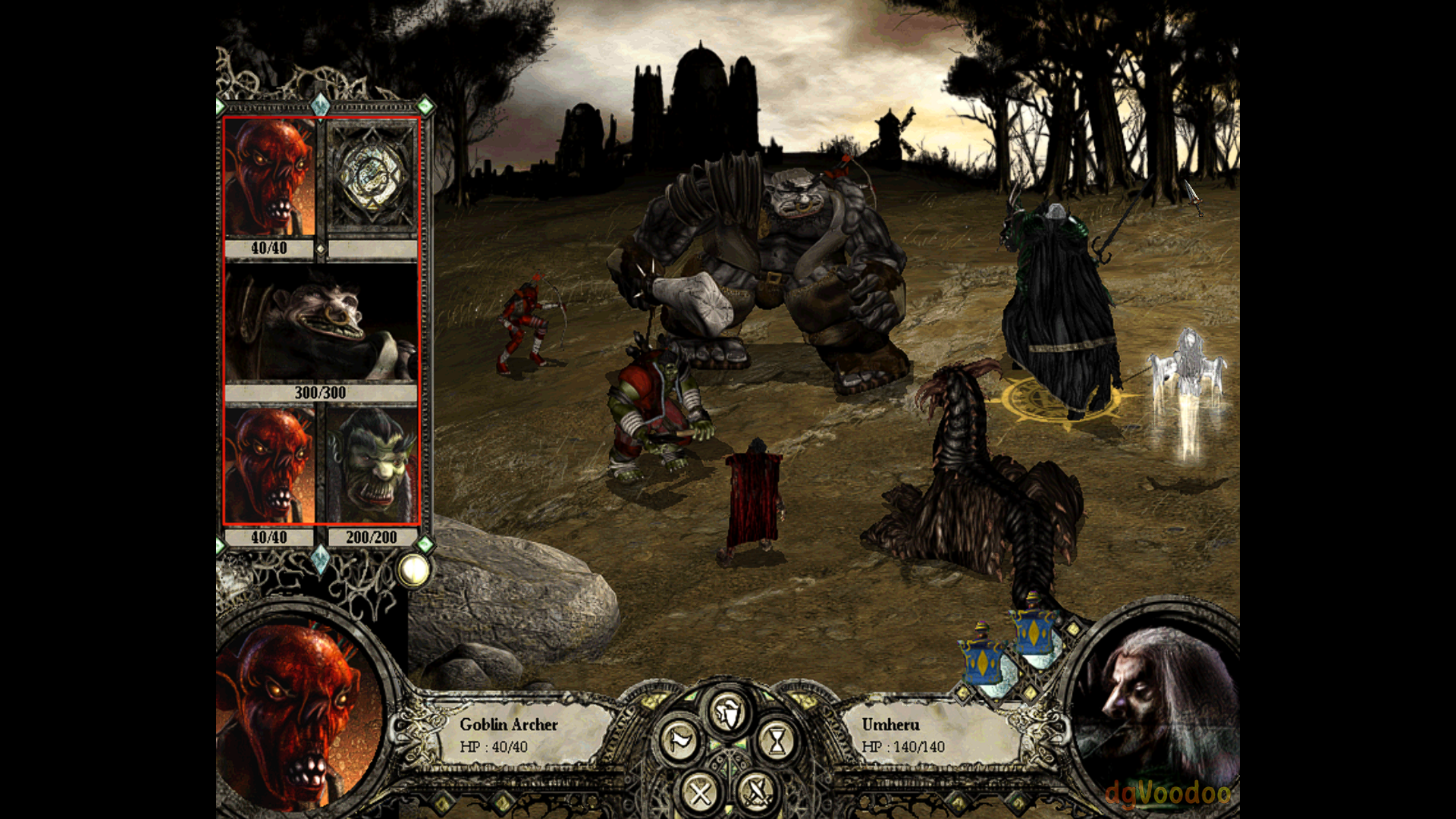Choose the Defend helmet-and-shield button

coord(728,712)
